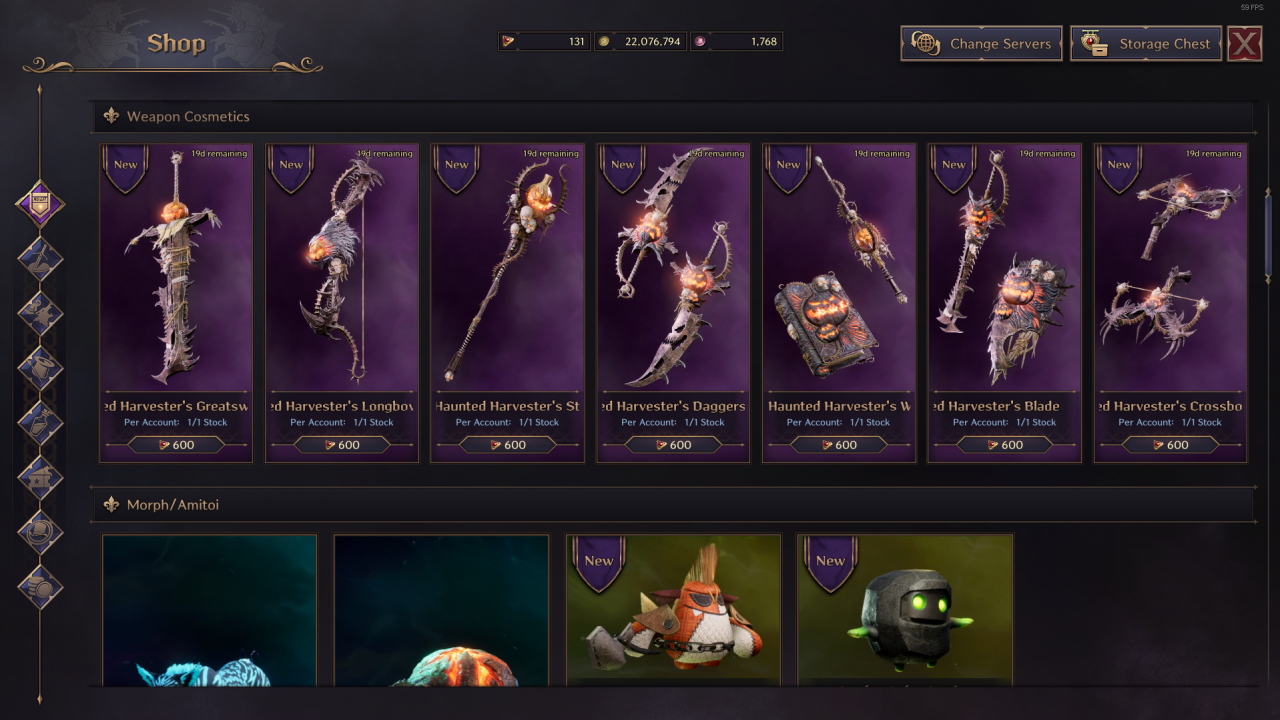Click the fleur-de-lis icon beside Morph/Amitoi

pos(110,505)
